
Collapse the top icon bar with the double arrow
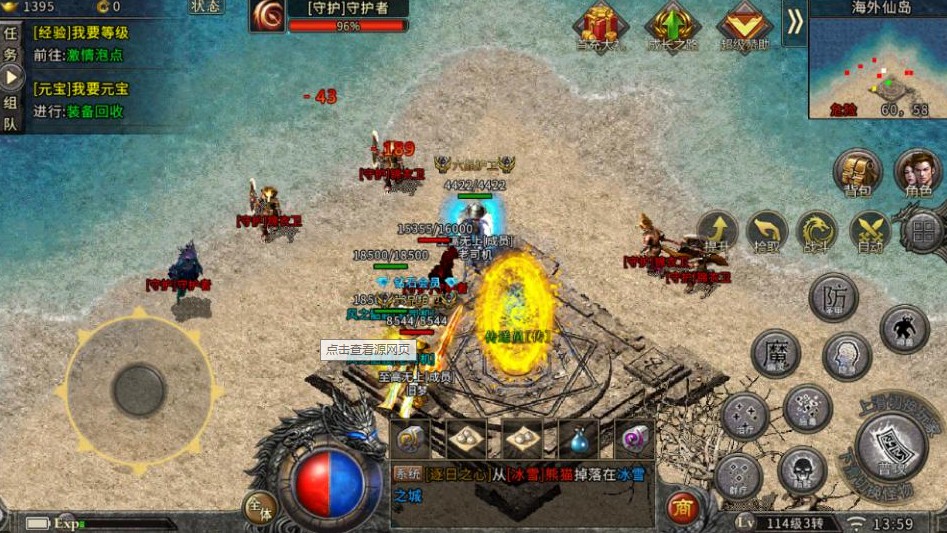794,22
